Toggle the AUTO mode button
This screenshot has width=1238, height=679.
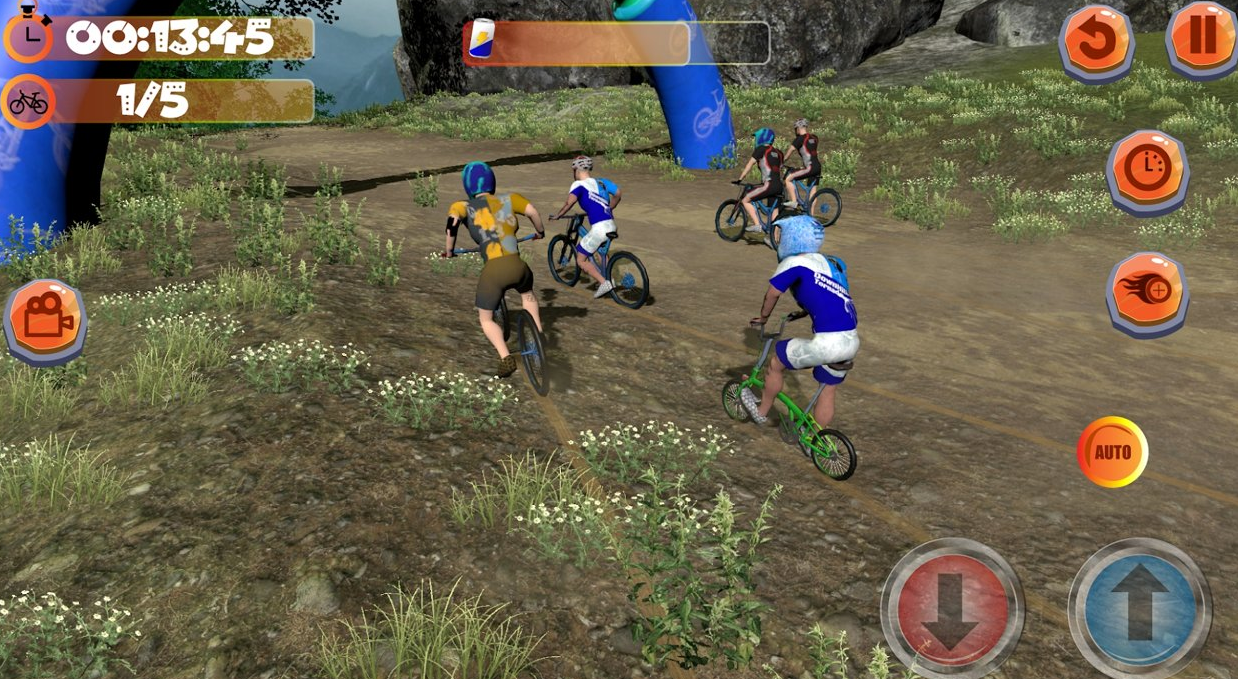tap(1112, 452)
